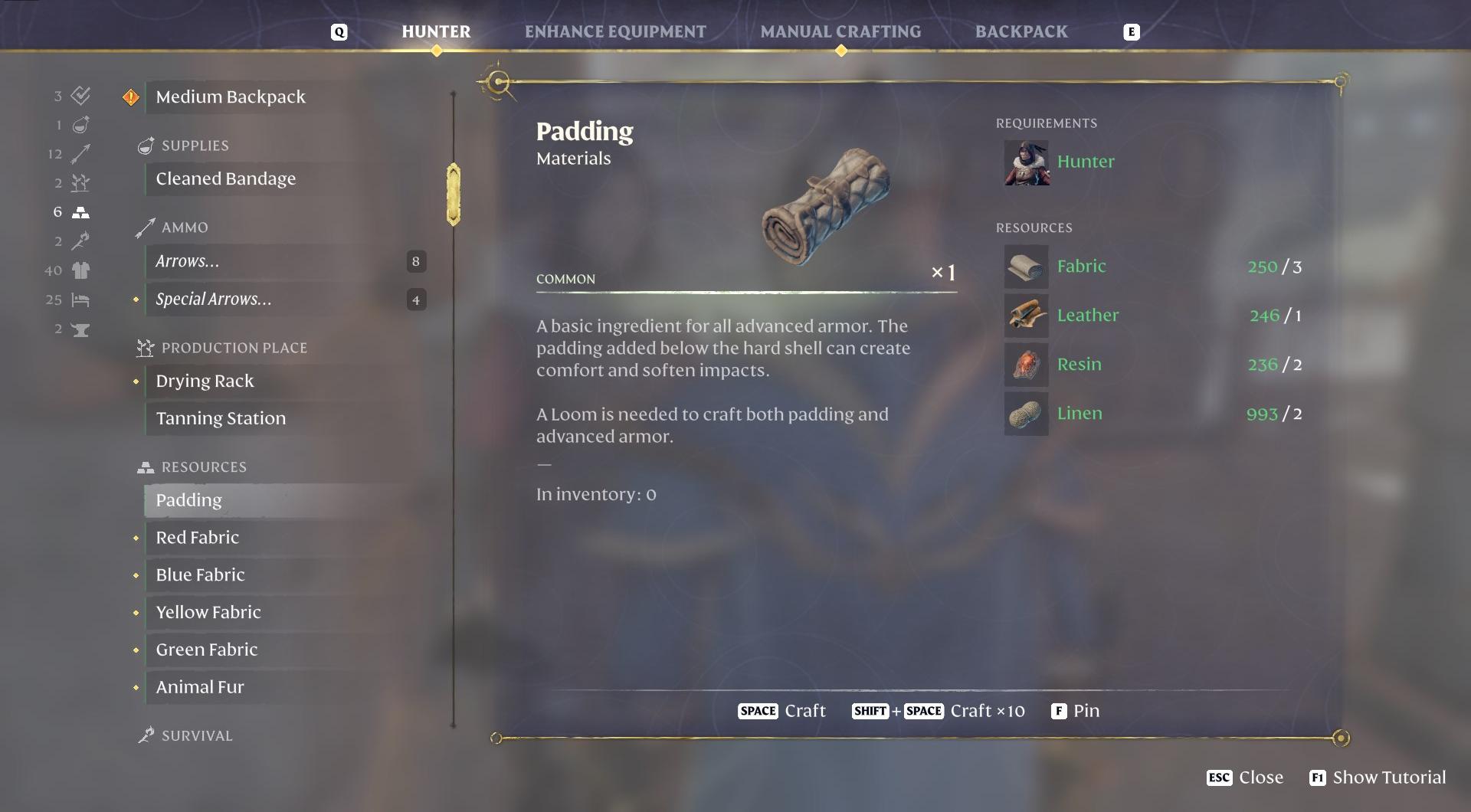Image resolution: width=1471 pixels, height=812 pixels.
Task: Open the potion flask supplies category icon
Action: click(x=80, y=124)
